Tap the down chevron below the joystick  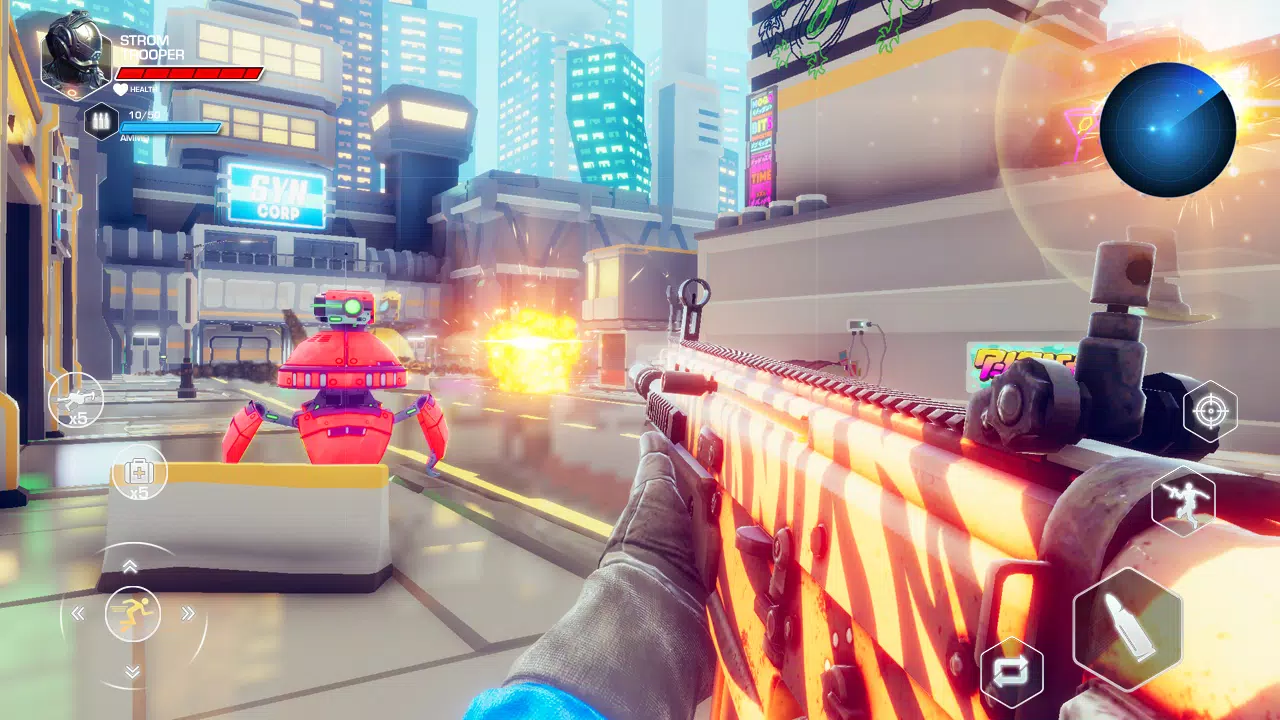tap(132, 673)
